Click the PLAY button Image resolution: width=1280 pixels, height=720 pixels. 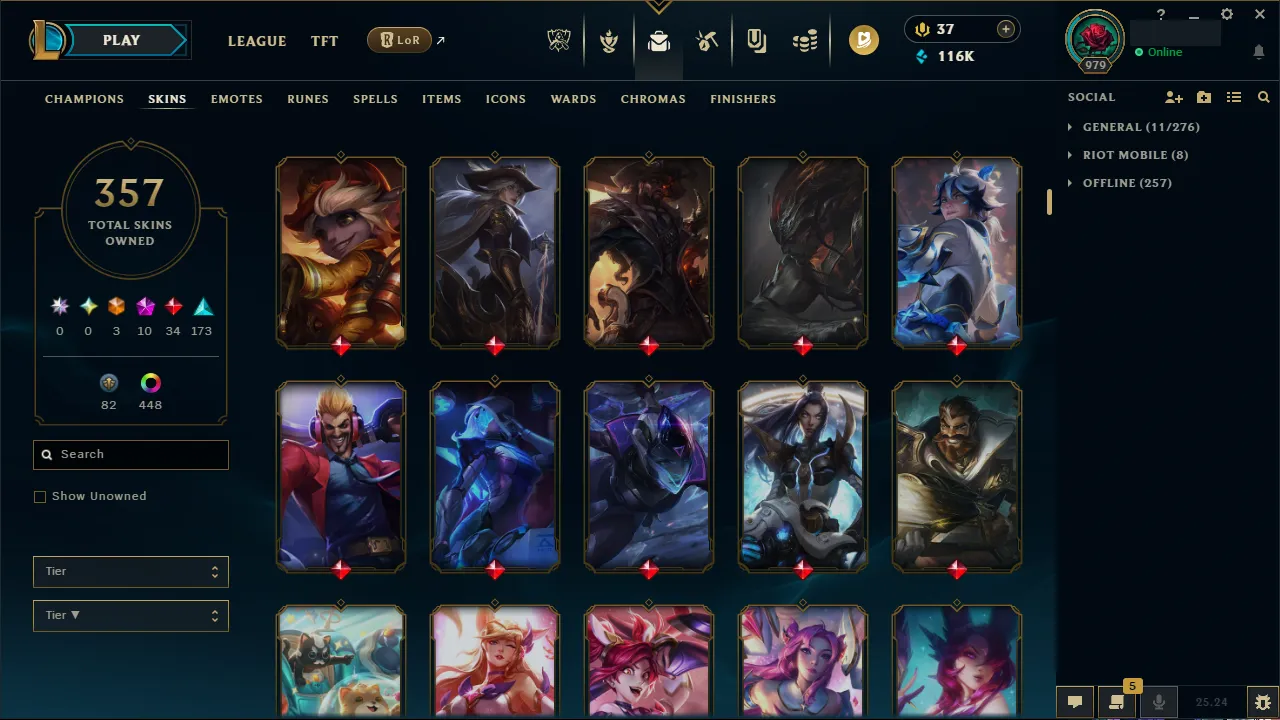tap(121, 40)
